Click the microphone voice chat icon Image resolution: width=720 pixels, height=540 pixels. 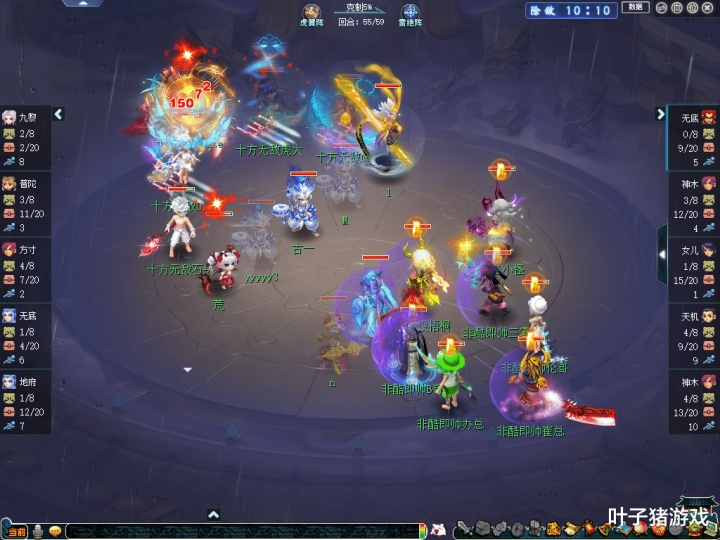click(x=37, y=531)
